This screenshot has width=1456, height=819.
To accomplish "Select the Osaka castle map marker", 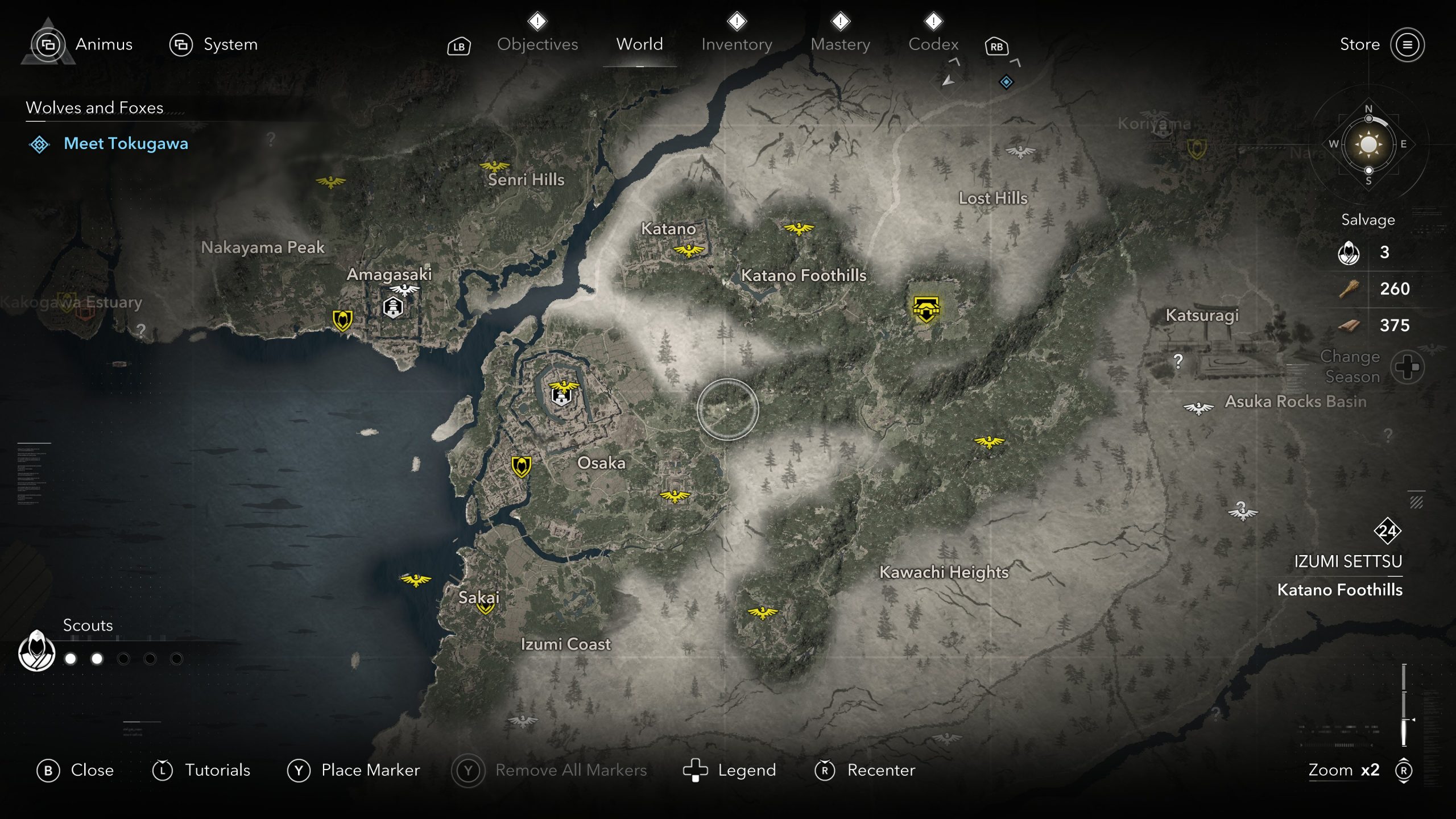I will coord(561,394).
